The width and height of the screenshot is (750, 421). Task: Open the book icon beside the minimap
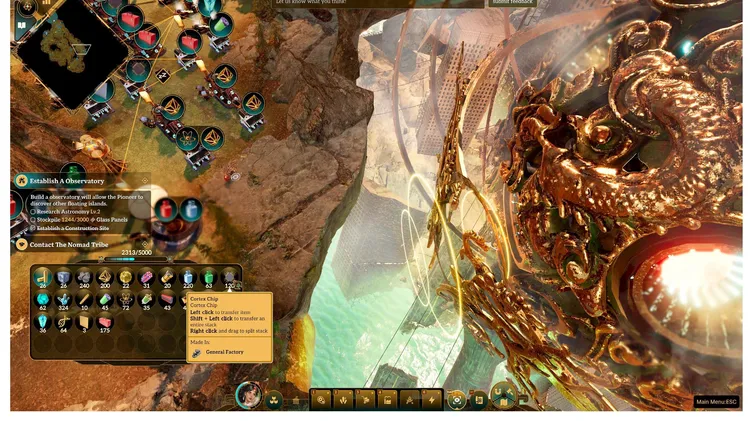click(x=21, y=26)
